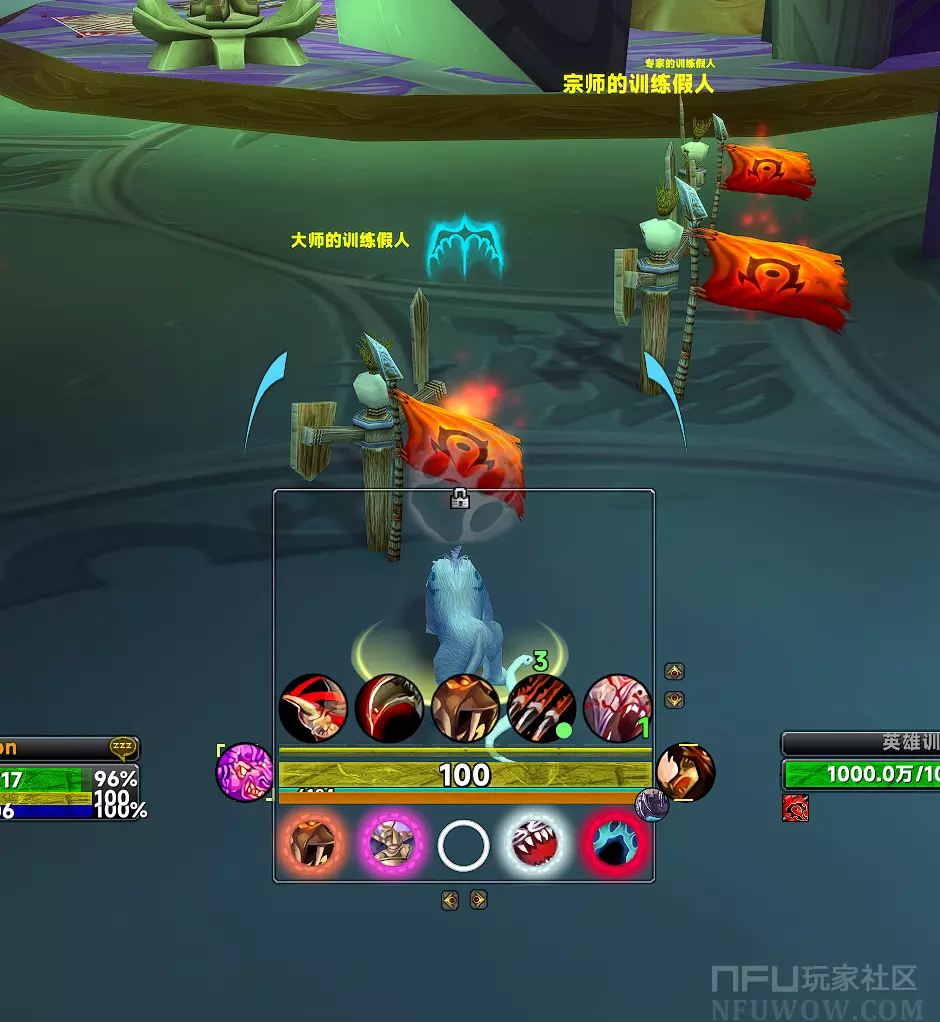The width and height of the screenshot is (940, 1022).
Task: Use the white-glowing fanged maw ability
Action: (539, 845)
